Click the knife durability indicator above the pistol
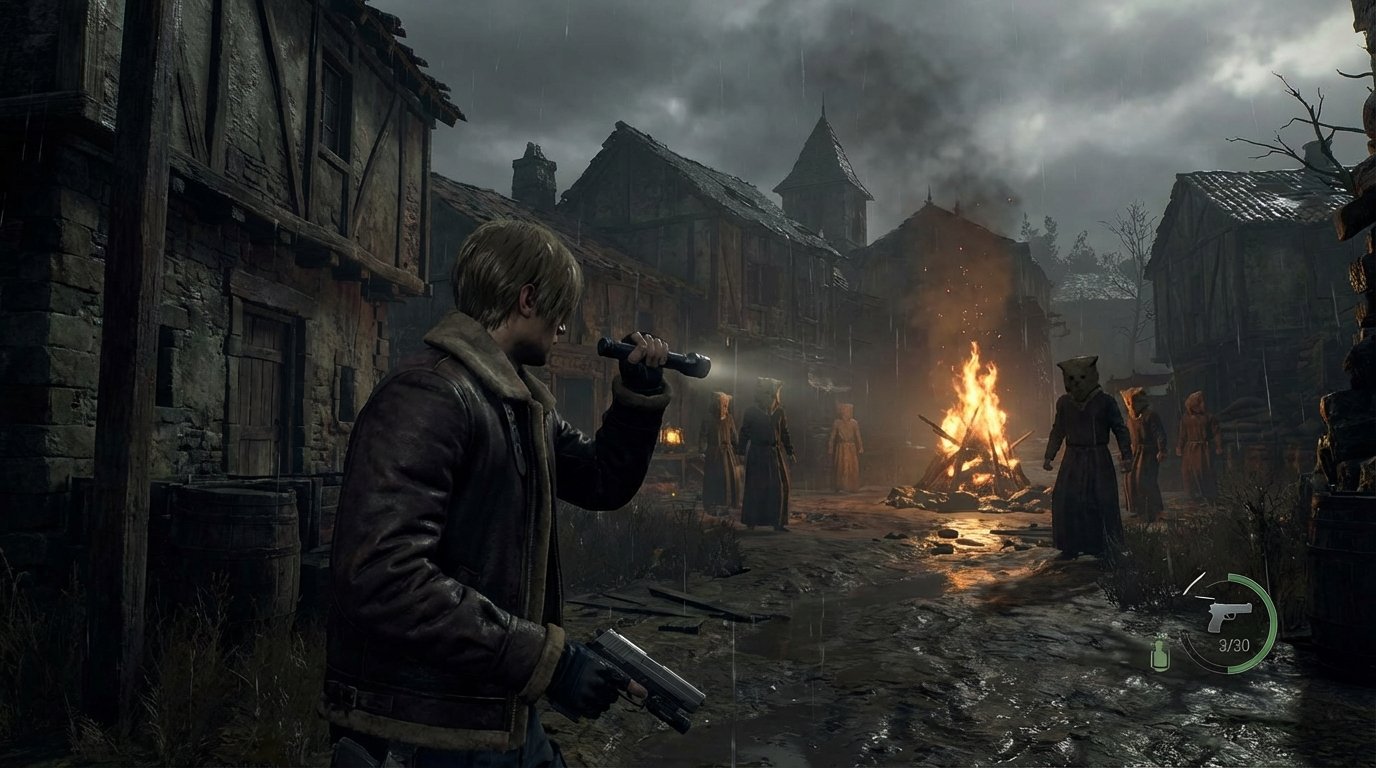The image size is (1376, 768). (x=1196, y=584)
